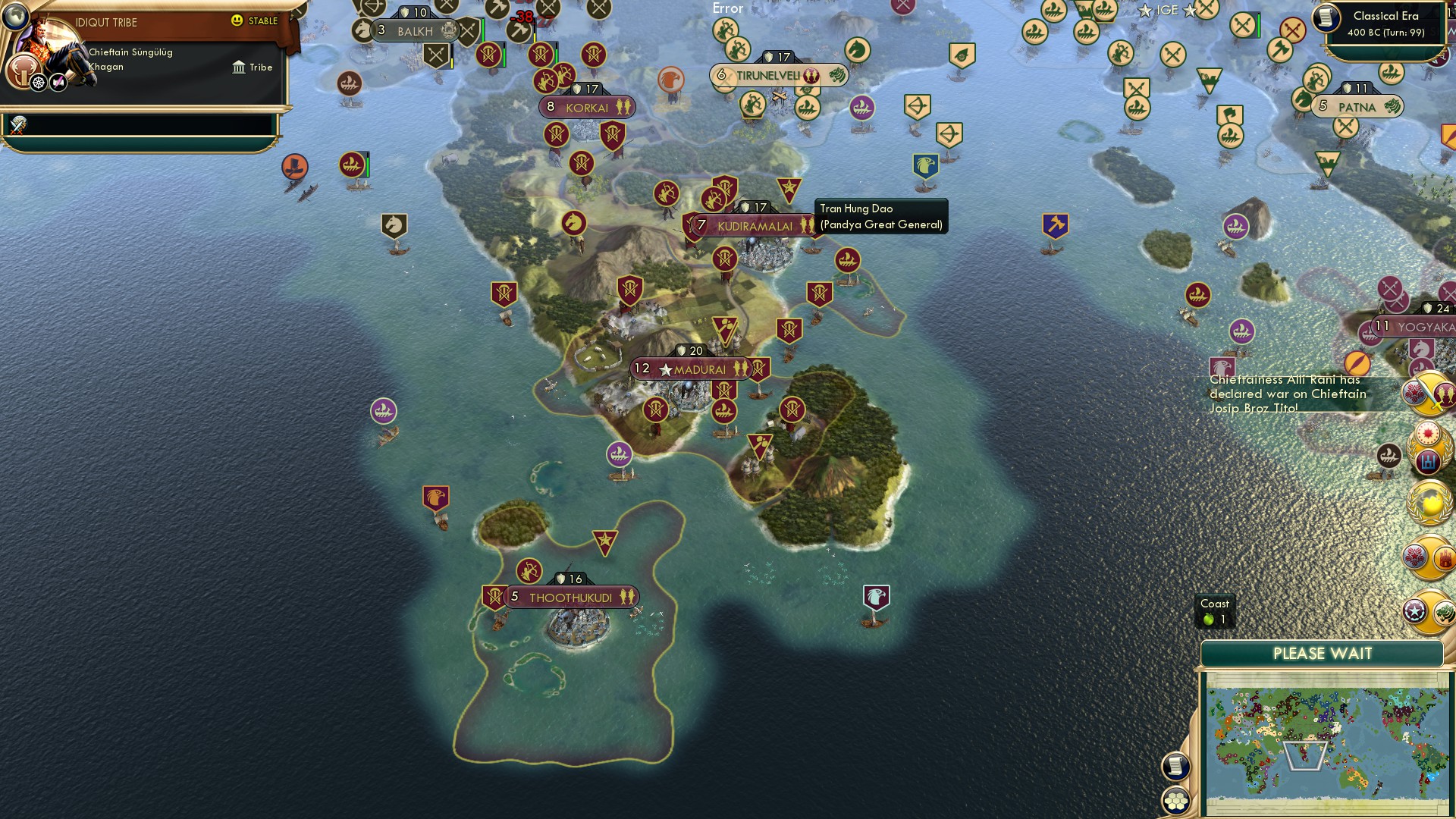Click the castle city-state notification medal

(x=1445, y=558)
